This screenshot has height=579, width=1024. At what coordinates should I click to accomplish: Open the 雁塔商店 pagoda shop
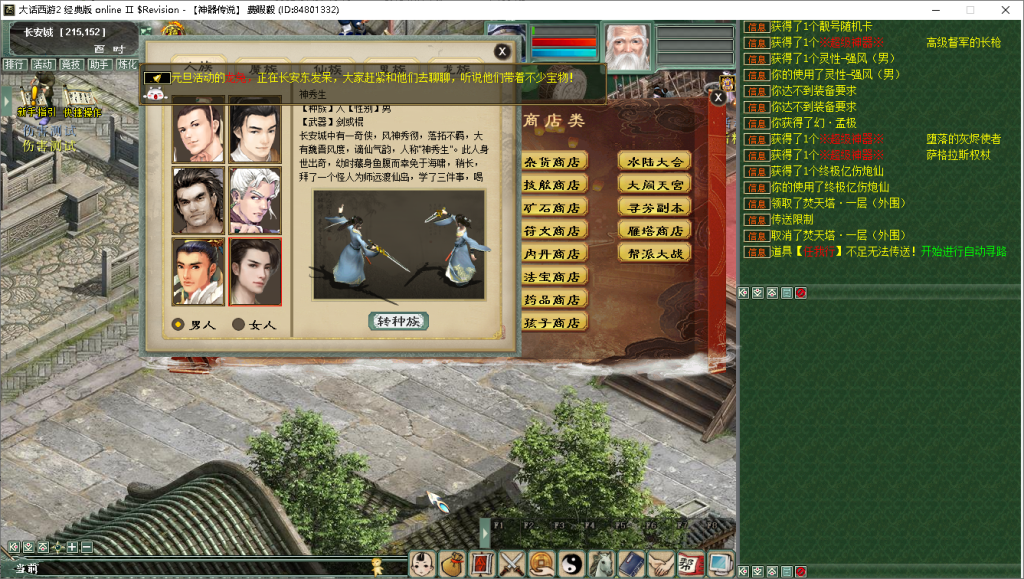(x=654, y=231)
